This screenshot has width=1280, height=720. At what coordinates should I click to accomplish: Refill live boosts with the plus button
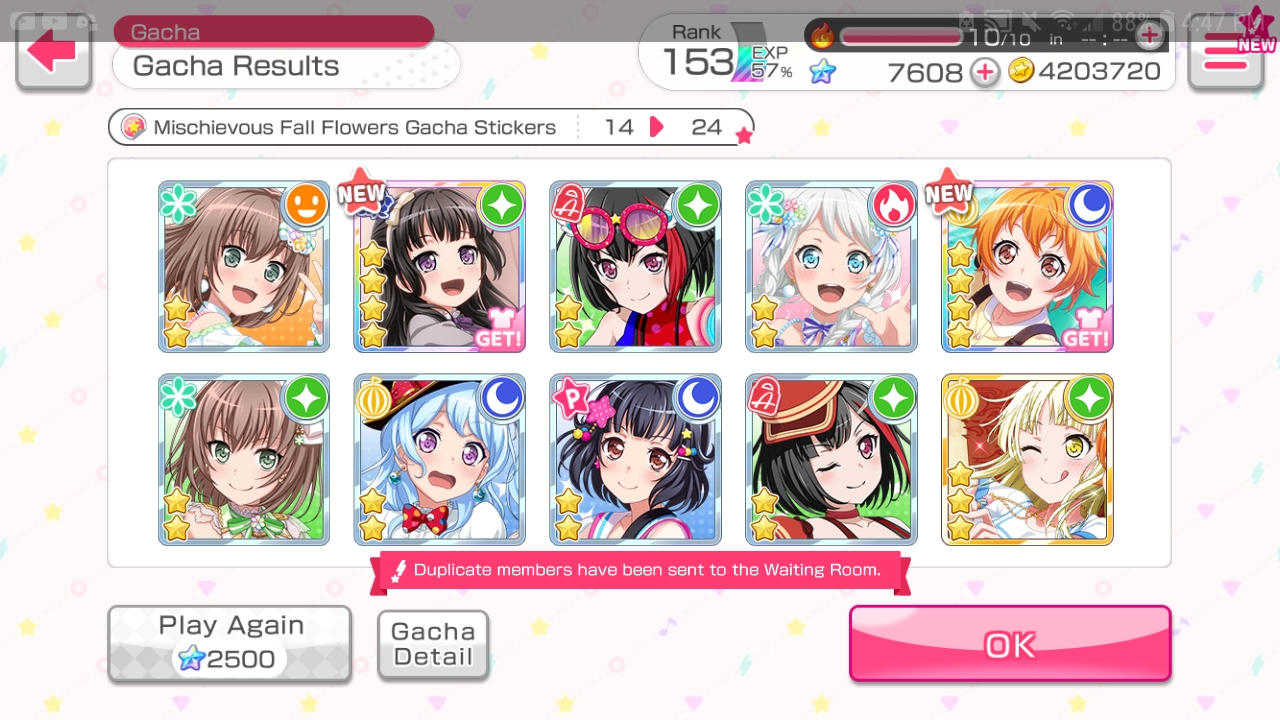pyautogui.click(x=1150, y=37)
